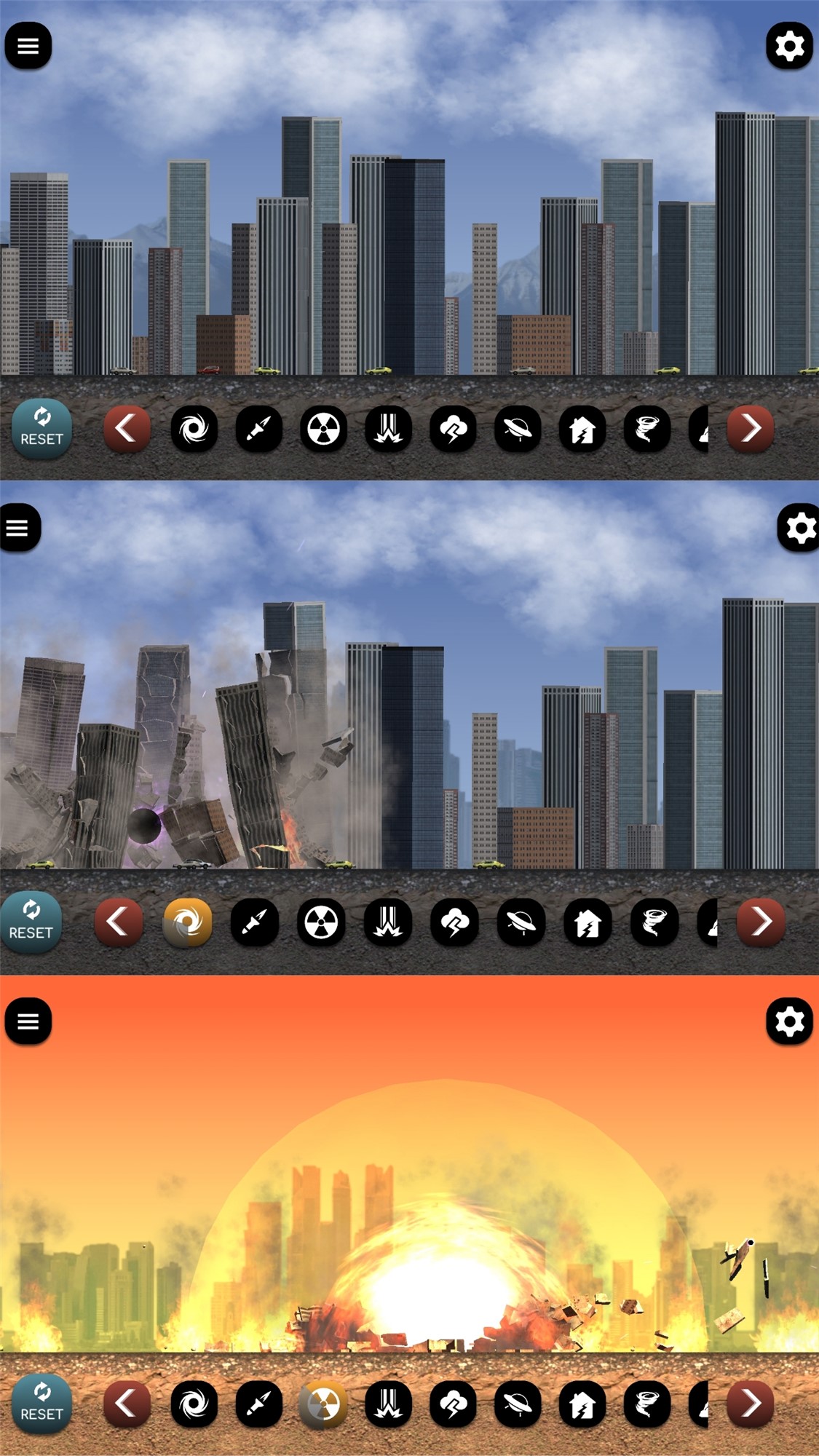Activate the UFO disaster in the intact city scene
The height and width of the screenshot is (1456, 819).
click(518, 429)
